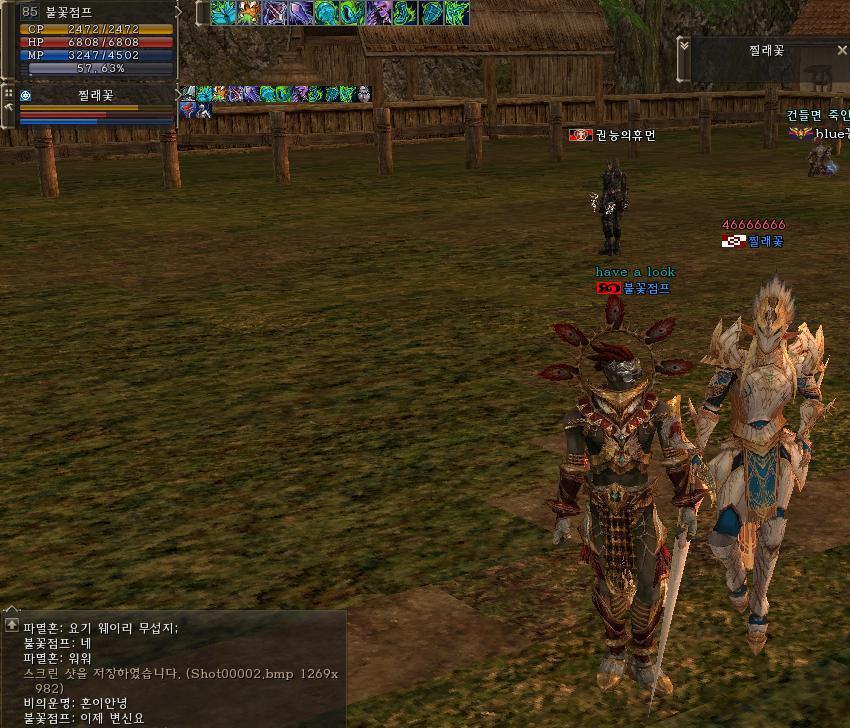This screenshot has width=850, height=728.
Task: Click the red debuff icon below the party buffs
Action: pyautogui.click(x=189, y=110)
